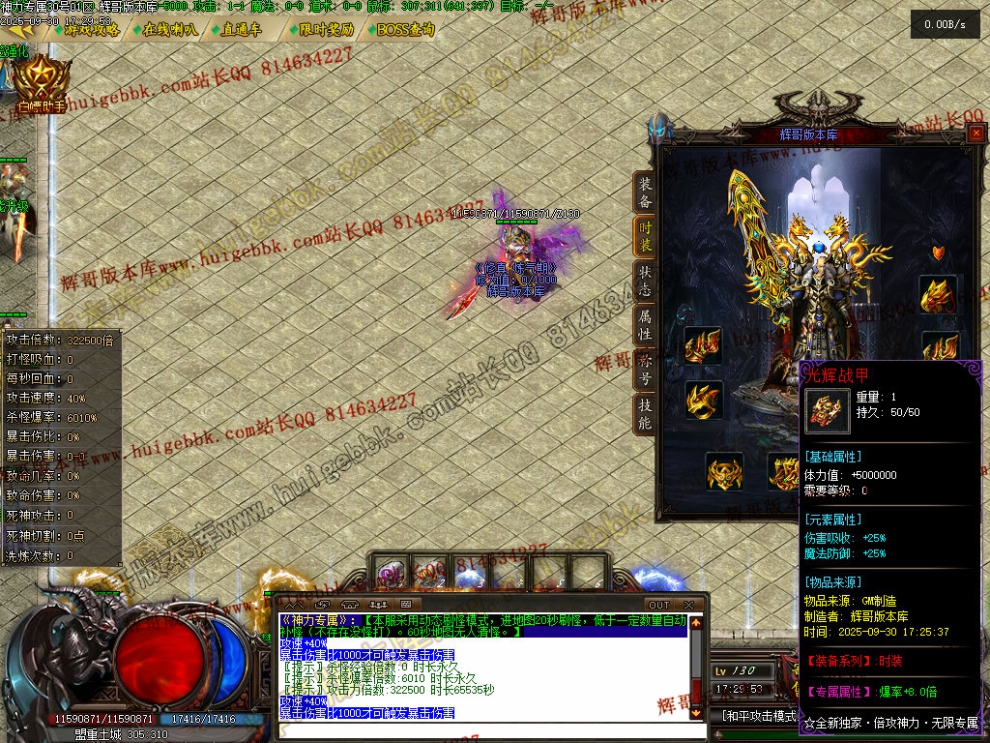
Task: Click the small orange heart icon
Action: tap(937, 253)
